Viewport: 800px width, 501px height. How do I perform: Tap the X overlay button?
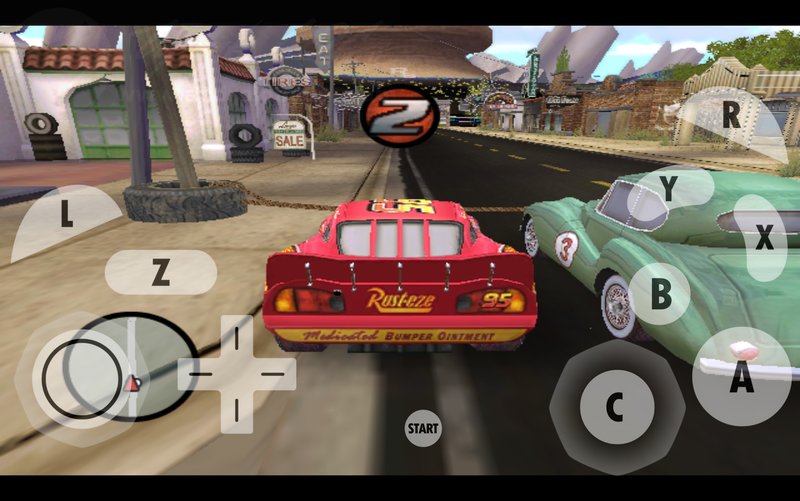(x=764, y=238)
